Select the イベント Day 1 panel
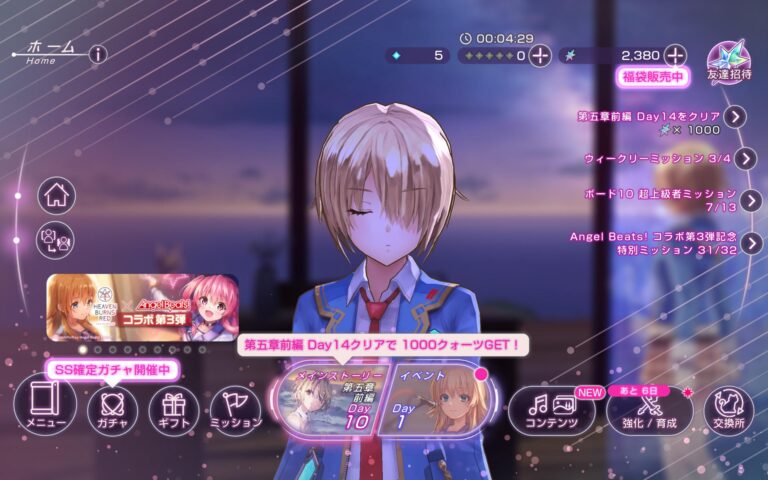768x480 pixels. [428, 401]
